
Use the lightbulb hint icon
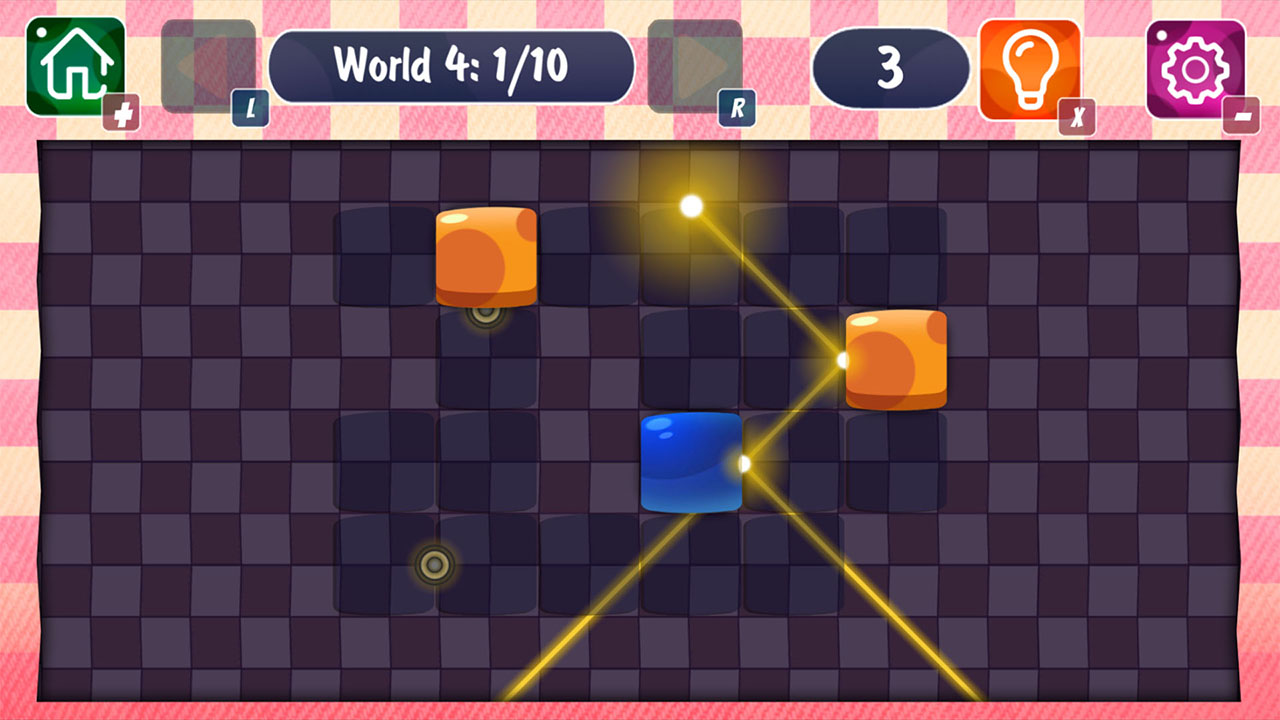pyautogui.click(x=1028, y=66)
